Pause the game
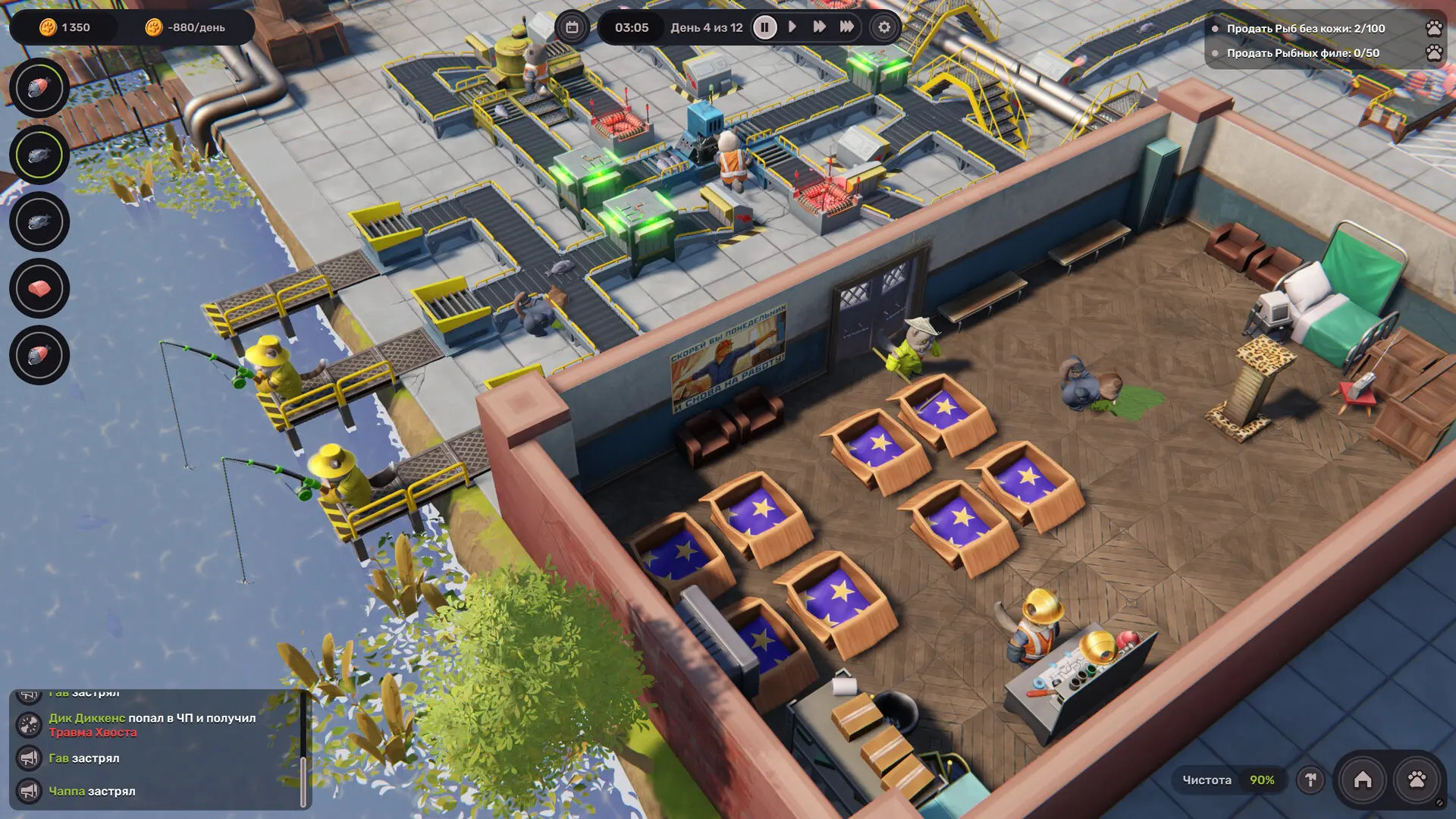Viewport: 1456px width, 819px height. [764, 28]
